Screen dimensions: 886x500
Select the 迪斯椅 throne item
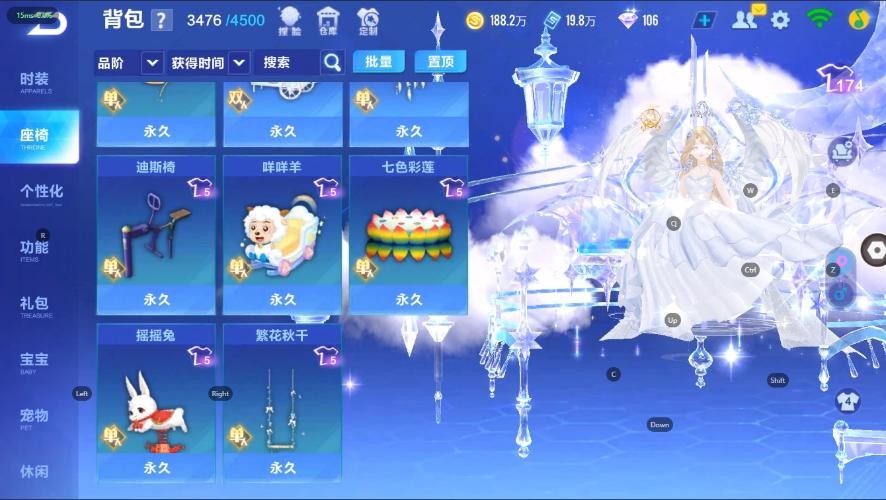click(x=156, y=234)
